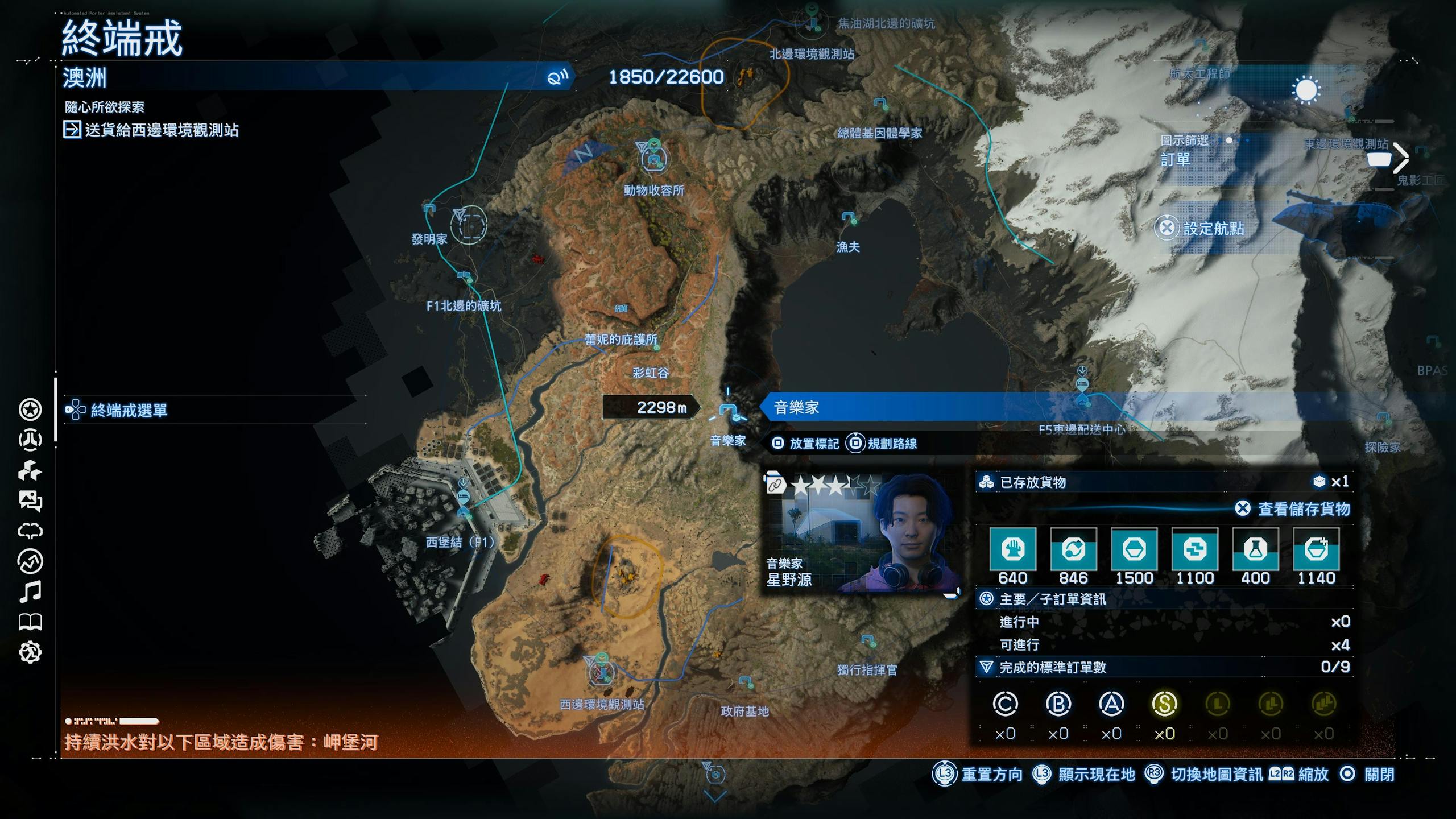
Task: Select the 漁夫 map marker
Action: 849,218
